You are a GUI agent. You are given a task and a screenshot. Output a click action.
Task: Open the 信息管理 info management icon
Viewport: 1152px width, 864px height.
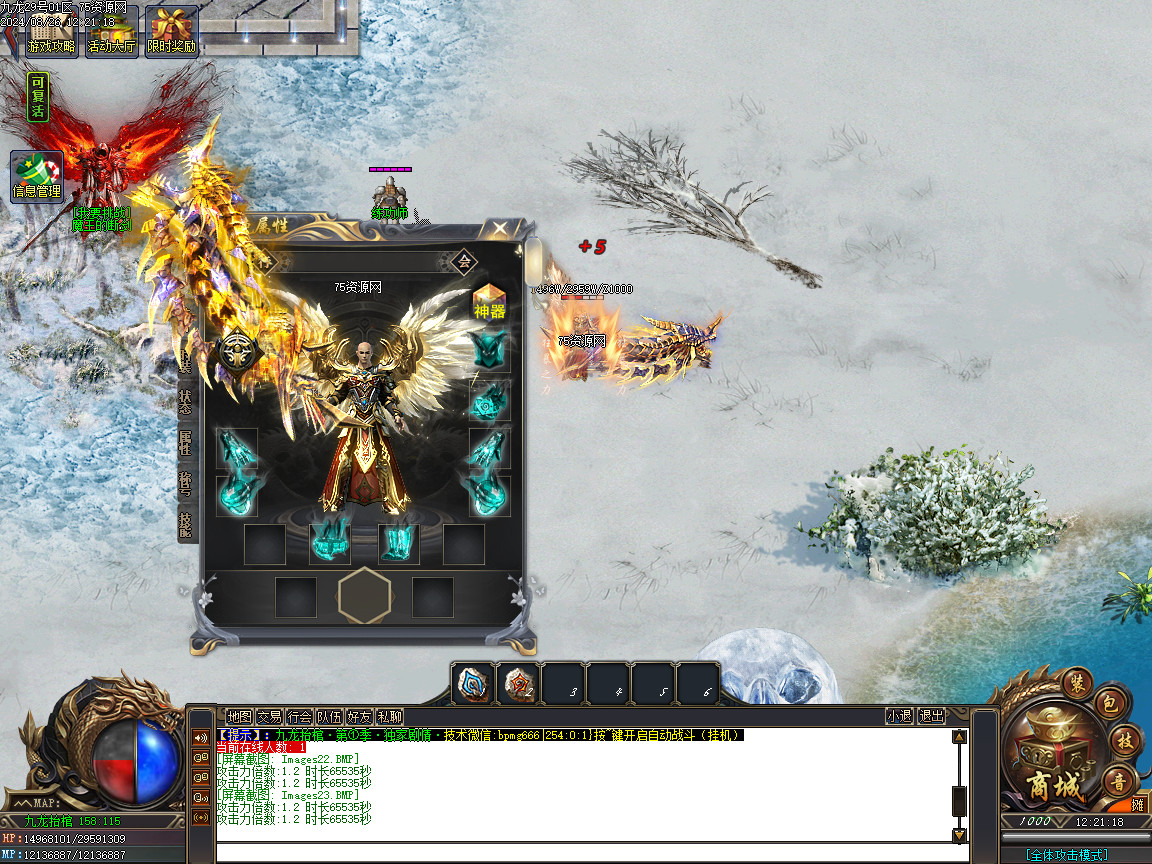point(37,176)
